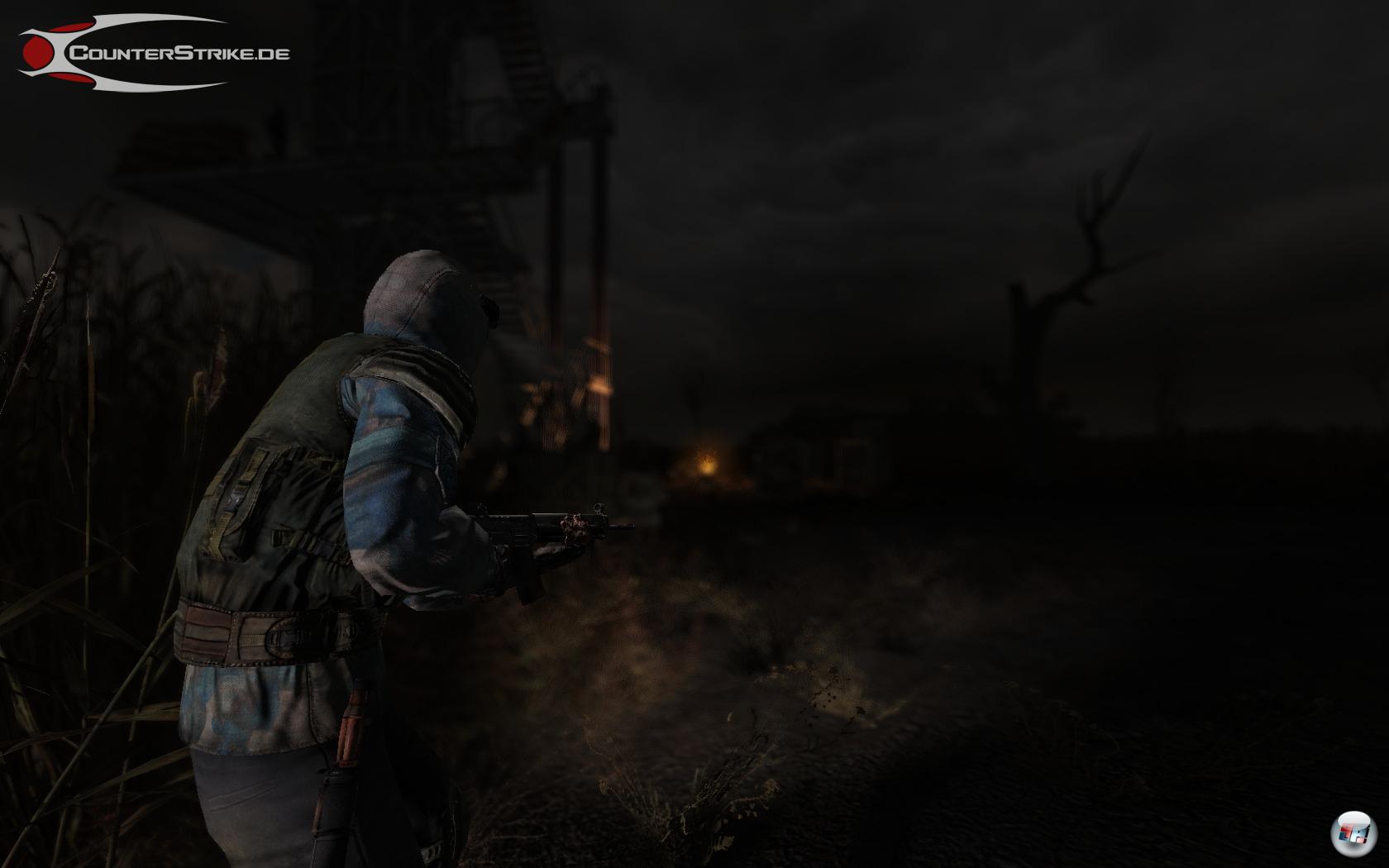Click the CounterStrike.de logo watermark
The height and width of the screenshot is (868, 1389).
(154, 52)
